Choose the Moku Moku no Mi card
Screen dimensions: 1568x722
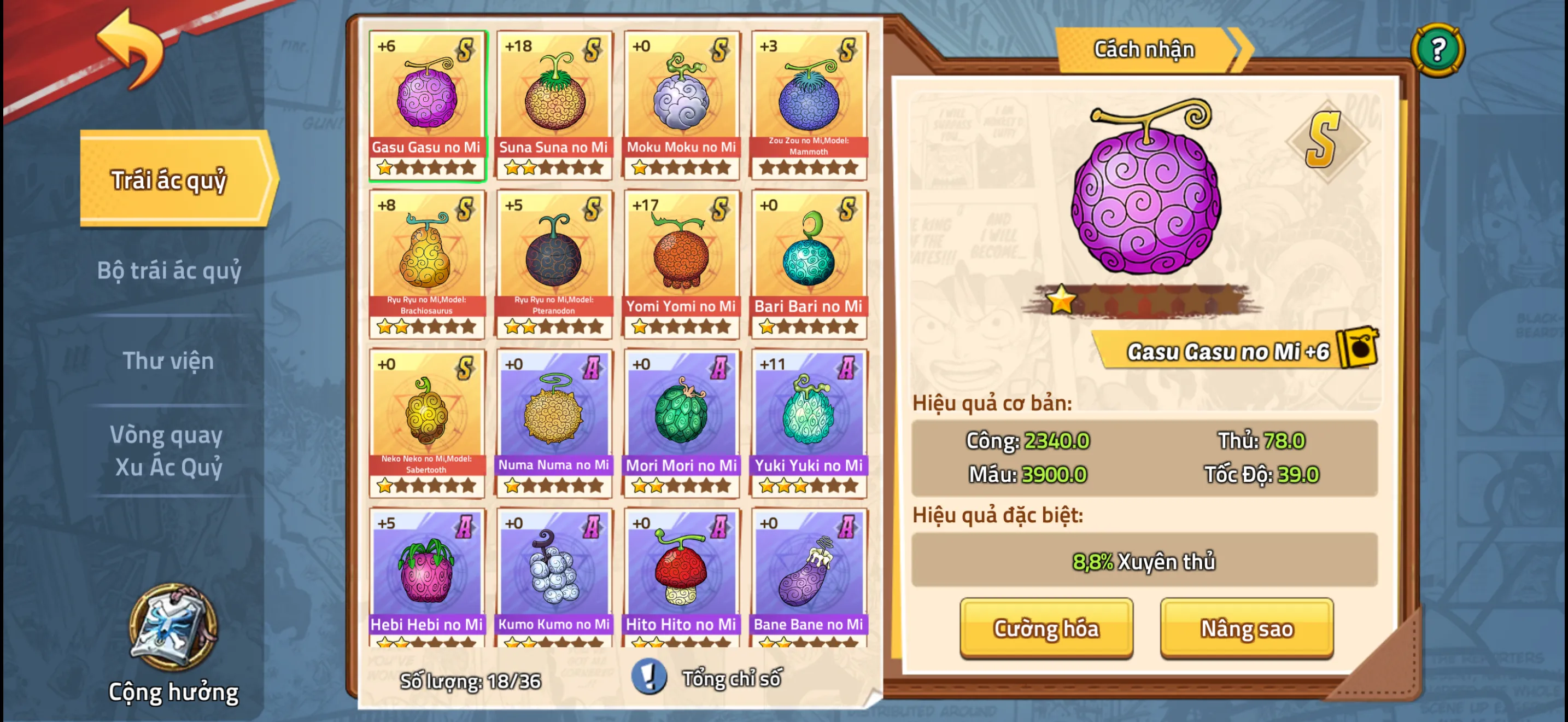click(681, 104)
